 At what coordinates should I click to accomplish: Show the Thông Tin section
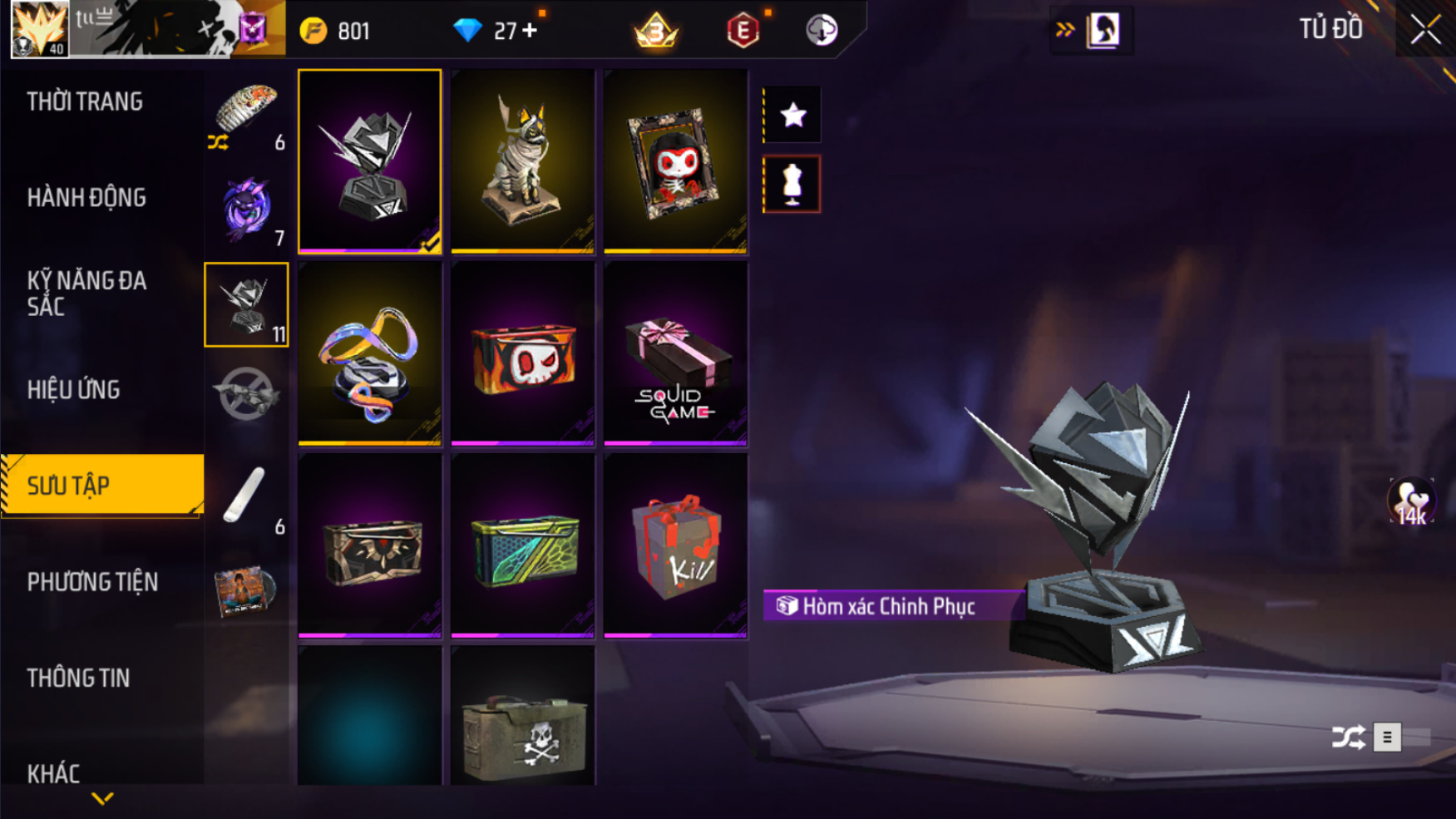(78, 678)
